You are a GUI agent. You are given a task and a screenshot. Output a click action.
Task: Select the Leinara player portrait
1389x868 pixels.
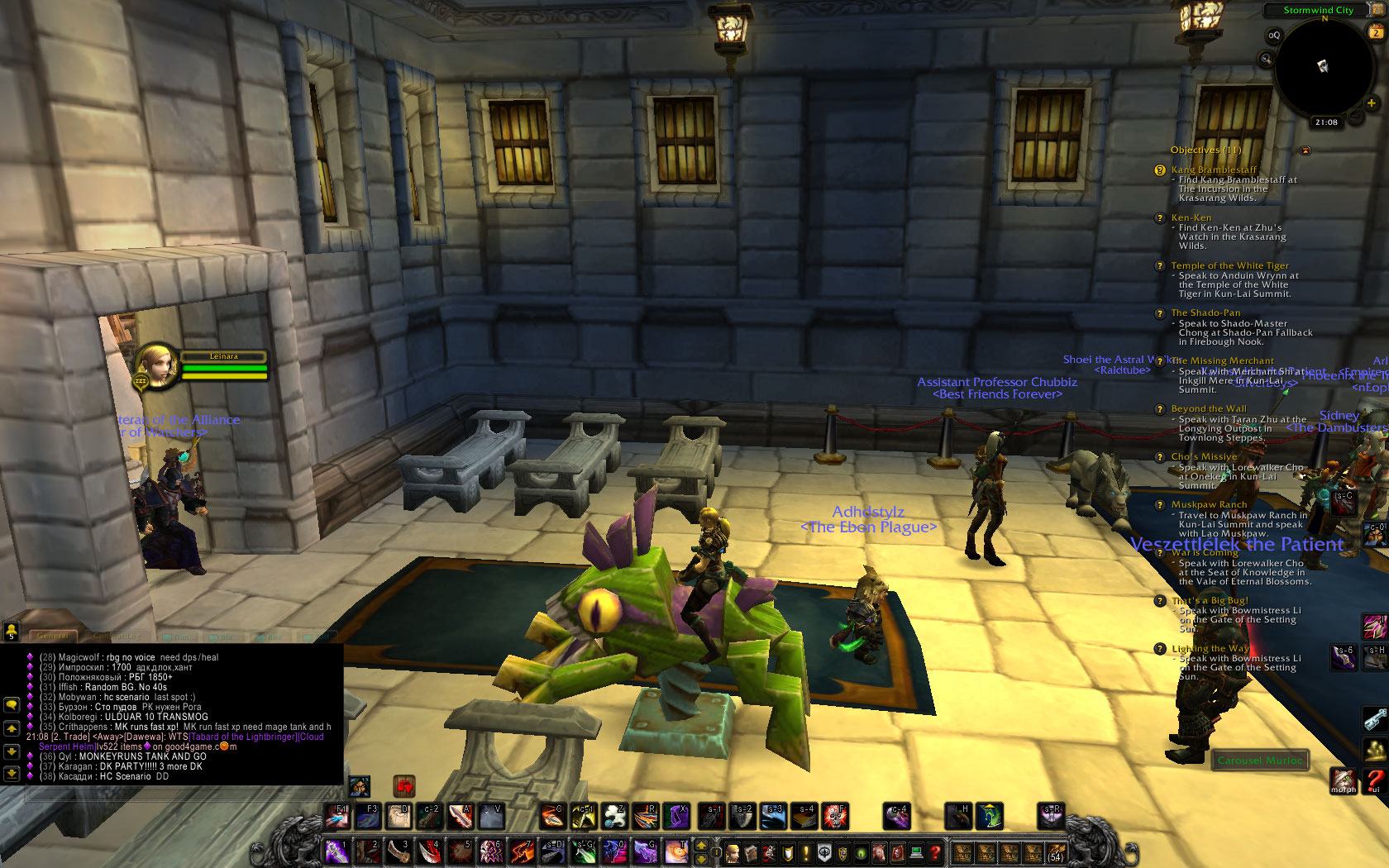(156, 365)
